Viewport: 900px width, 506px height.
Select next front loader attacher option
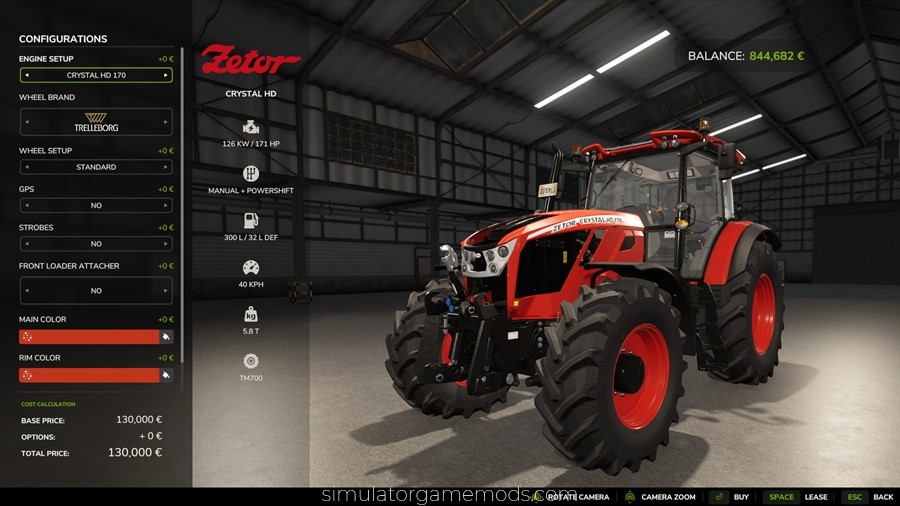pos(166,290)
